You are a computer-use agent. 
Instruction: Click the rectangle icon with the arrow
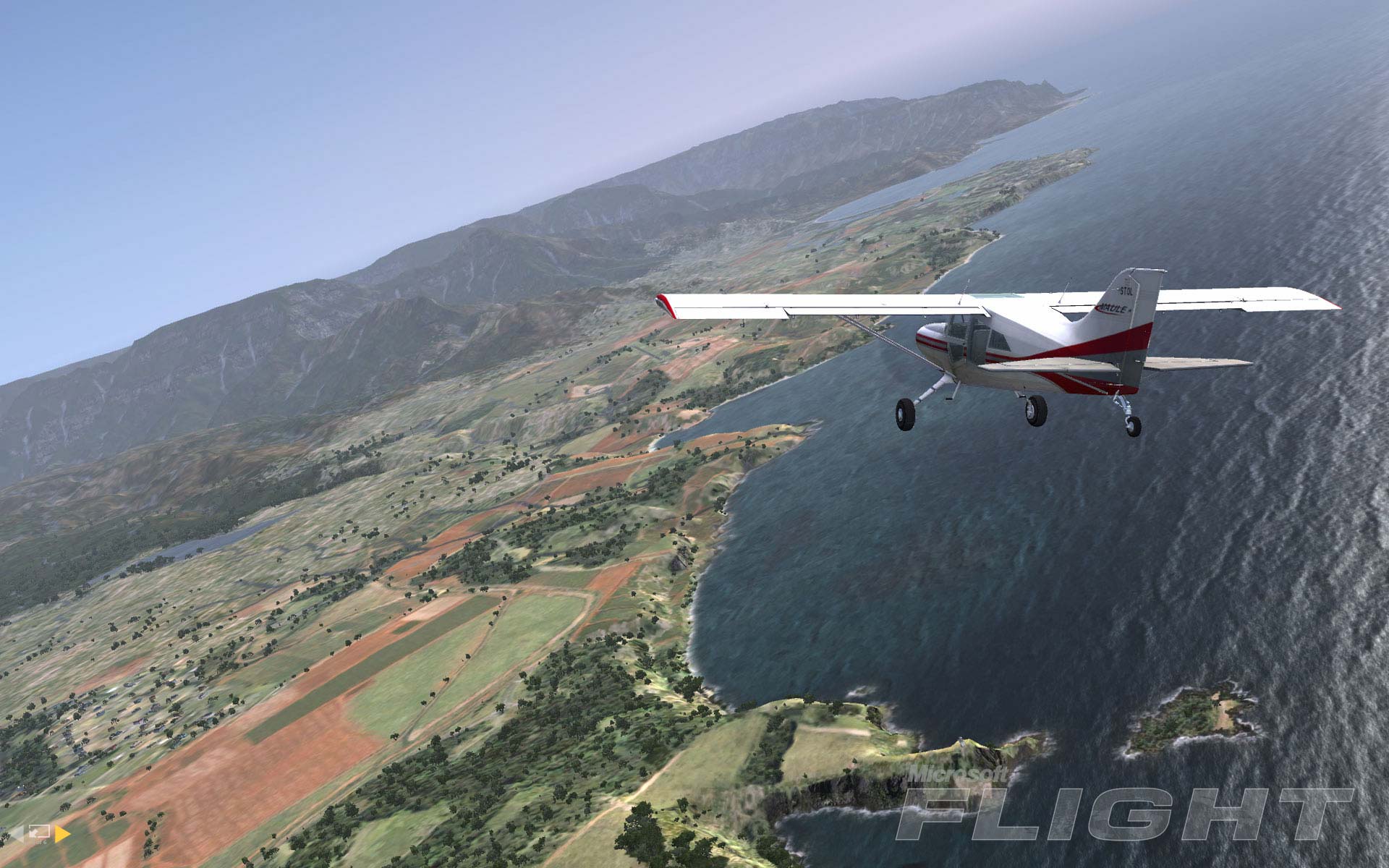tap(40, 833)
